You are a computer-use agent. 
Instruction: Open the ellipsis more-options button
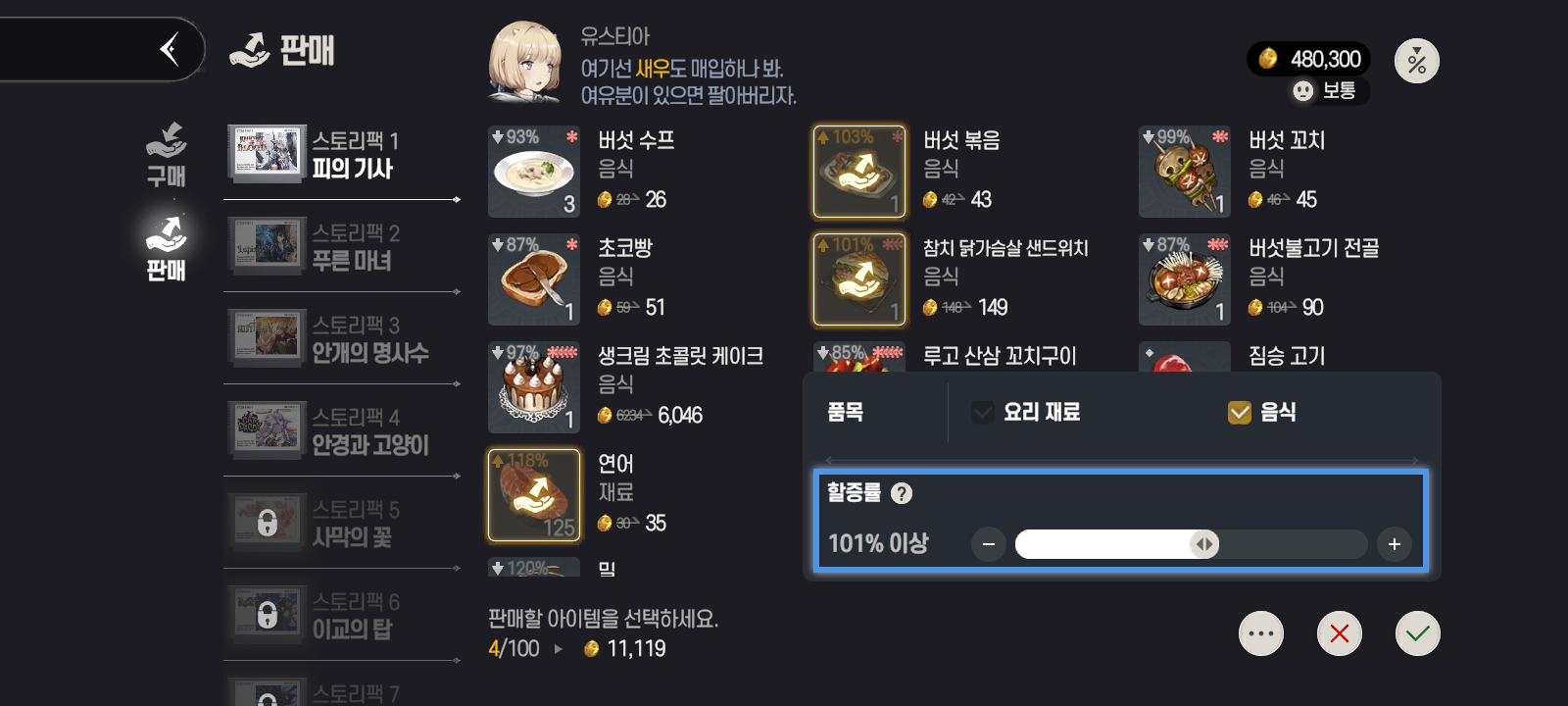coord(1261,633)
